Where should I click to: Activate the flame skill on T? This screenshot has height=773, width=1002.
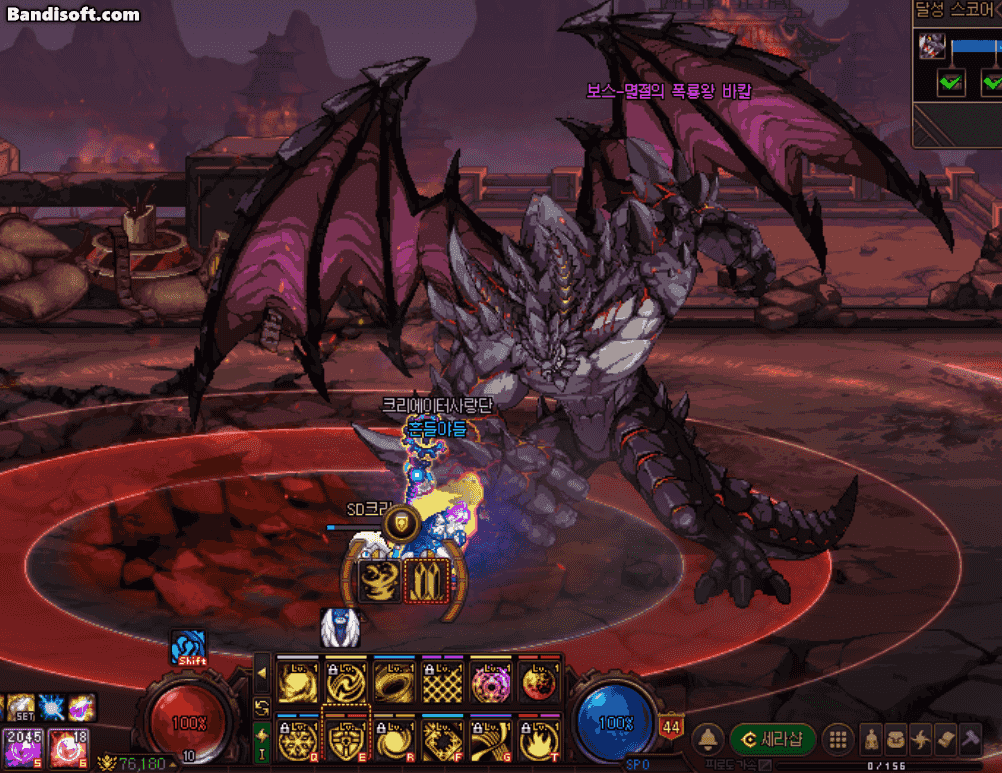[x=540, y=741]
